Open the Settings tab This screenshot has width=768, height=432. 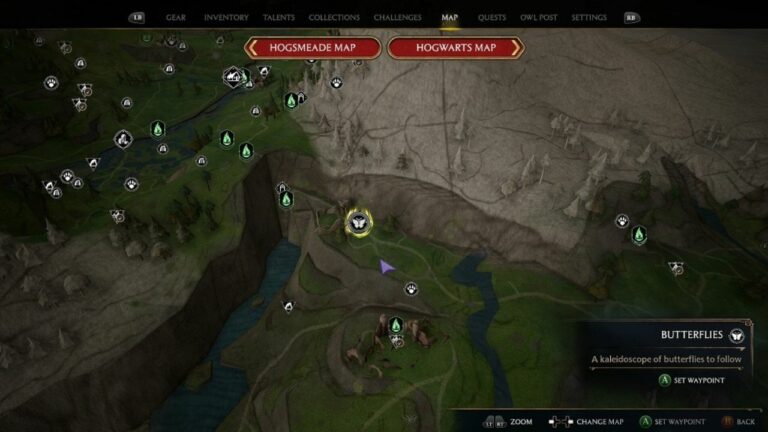tap(589, 18)
